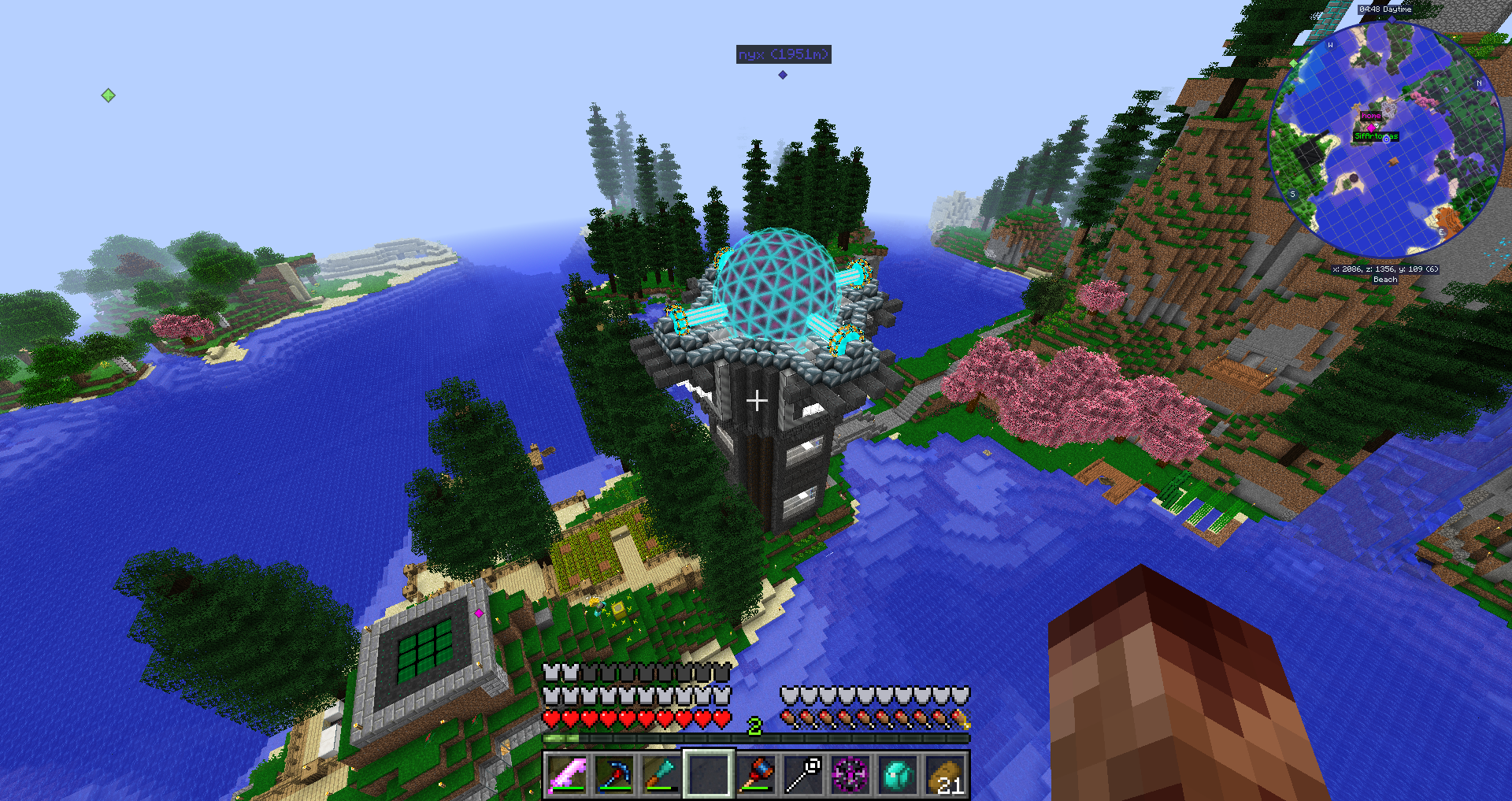This screenshot has width=1512, height=801.
Task: Equip the red and blue hammer
Action: [756, 774]
